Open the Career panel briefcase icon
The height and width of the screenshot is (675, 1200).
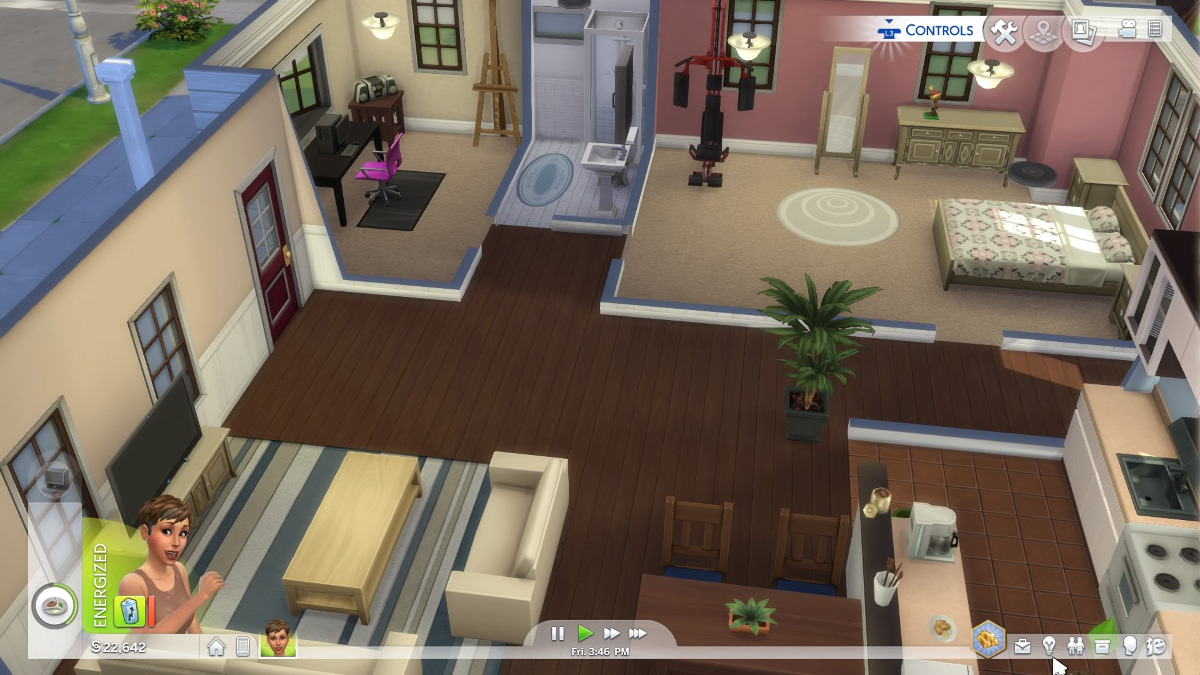(x=1022, y=646)
